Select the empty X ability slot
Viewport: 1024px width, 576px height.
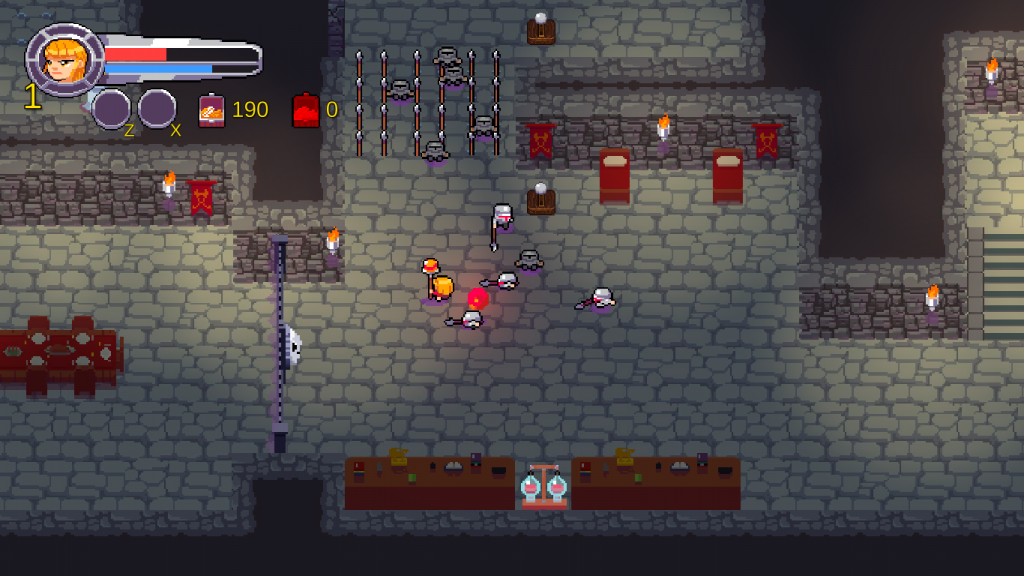point(157,108)
